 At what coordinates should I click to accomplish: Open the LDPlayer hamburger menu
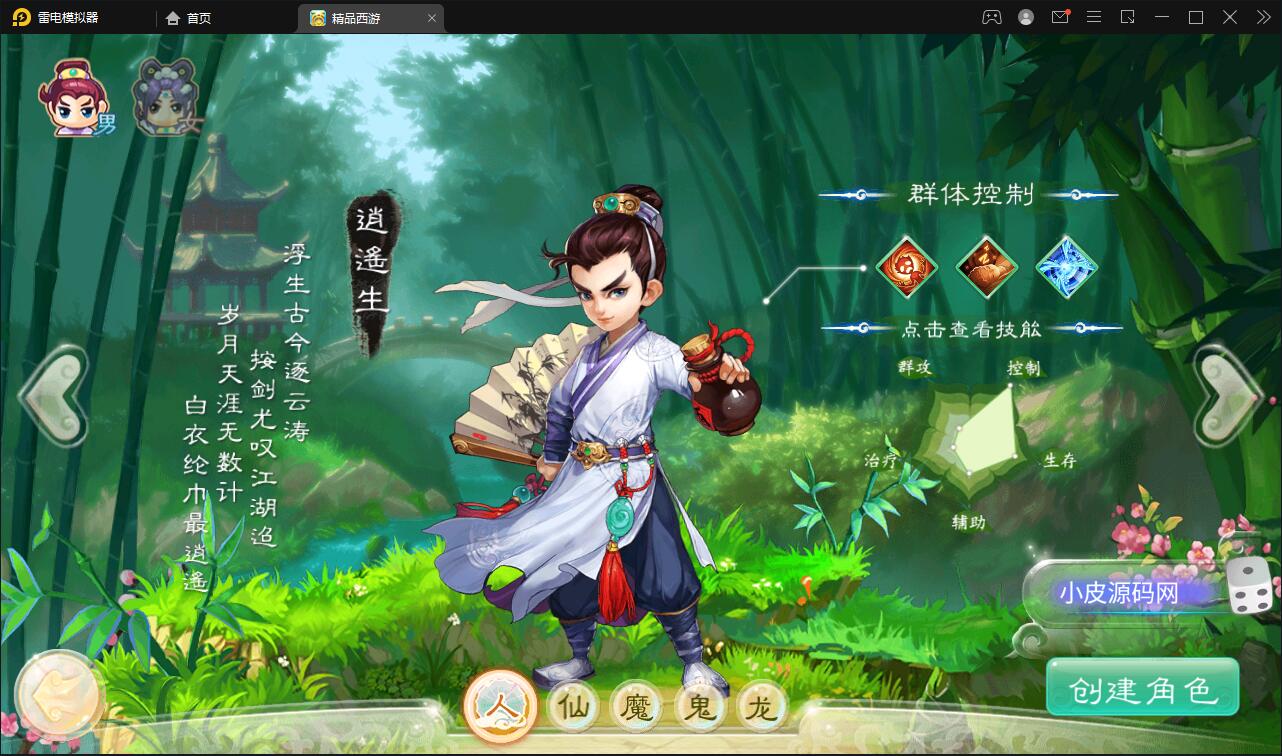[1093, 17]
